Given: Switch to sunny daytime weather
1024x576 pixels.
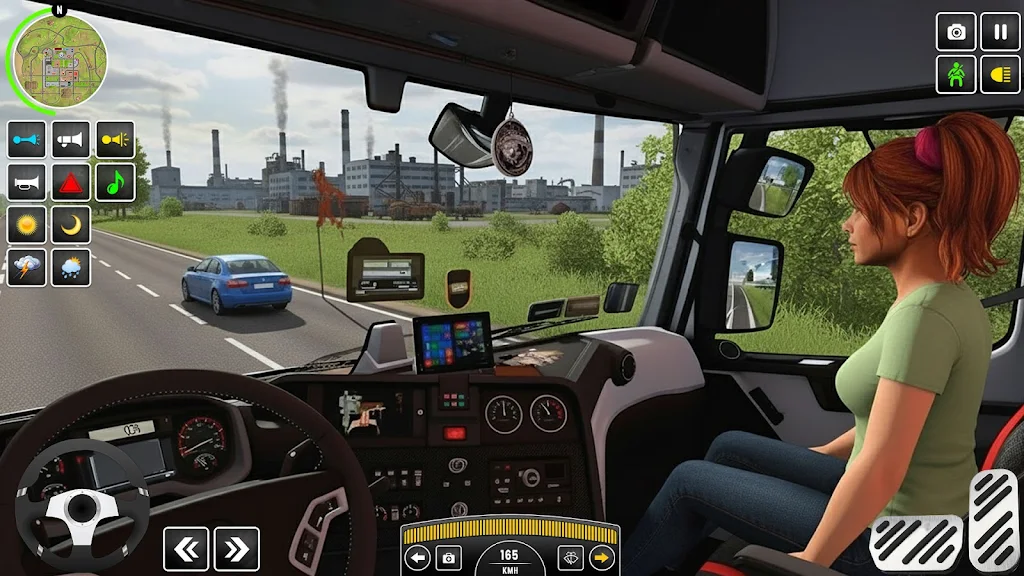Looking at the screenshot, I should point(27,225).
